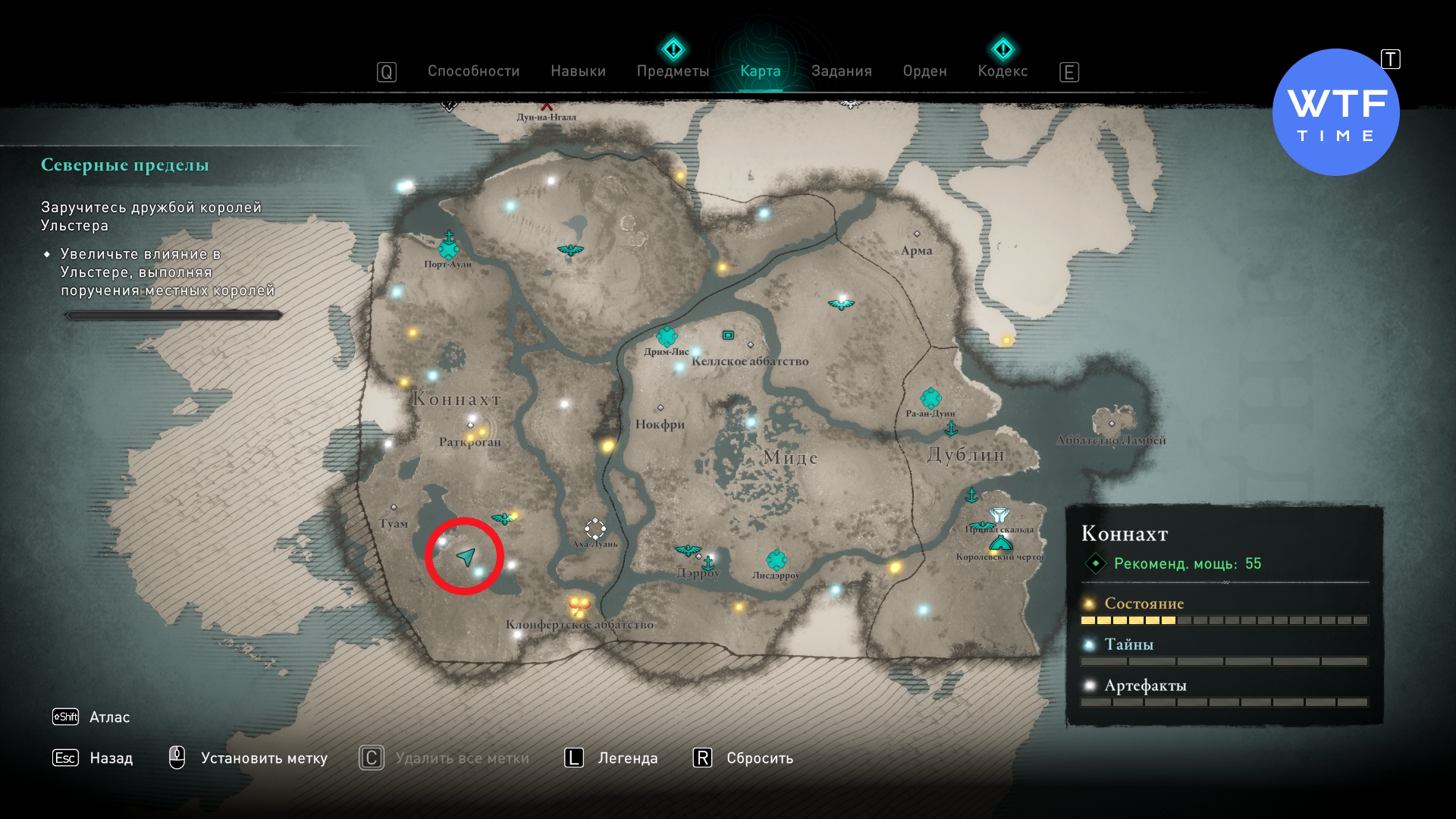This screenshot has height=819, width=1456.
Task: Open the Кодекс tab
Action: [1003, 71]
